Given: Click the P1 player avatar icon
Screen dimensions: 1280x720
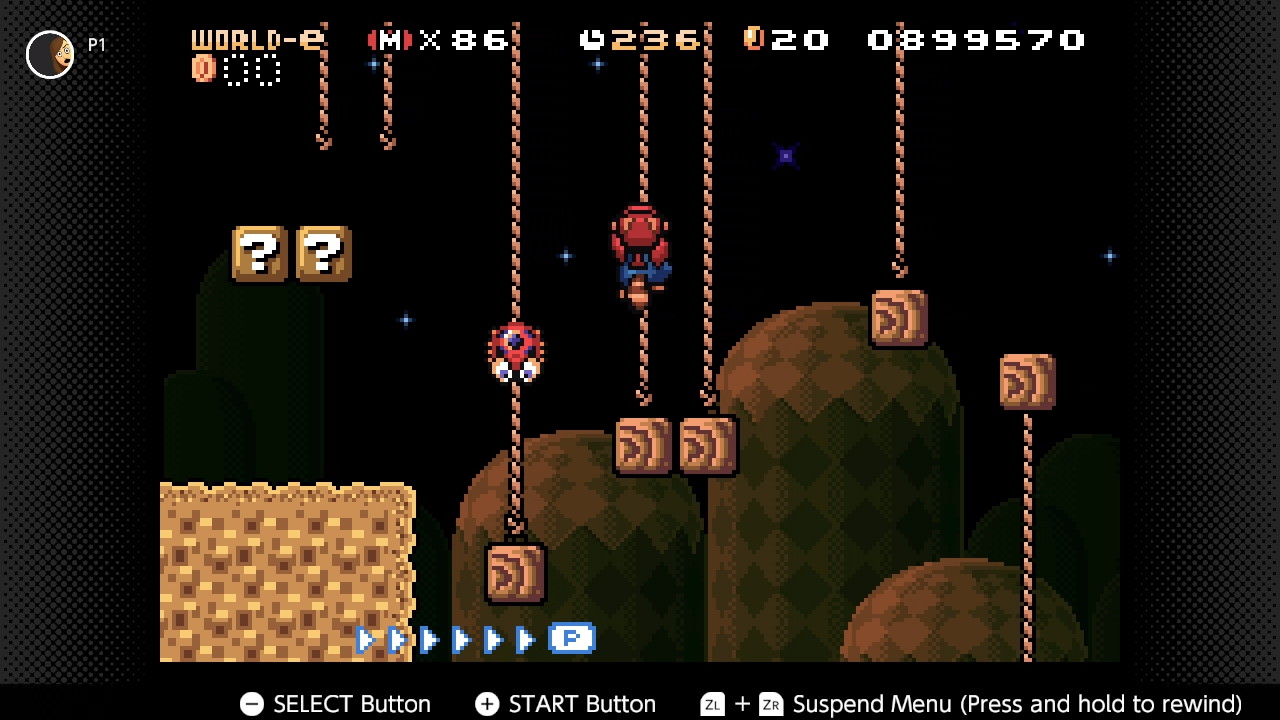Looking at the screenshot, I should pos(50,54).
